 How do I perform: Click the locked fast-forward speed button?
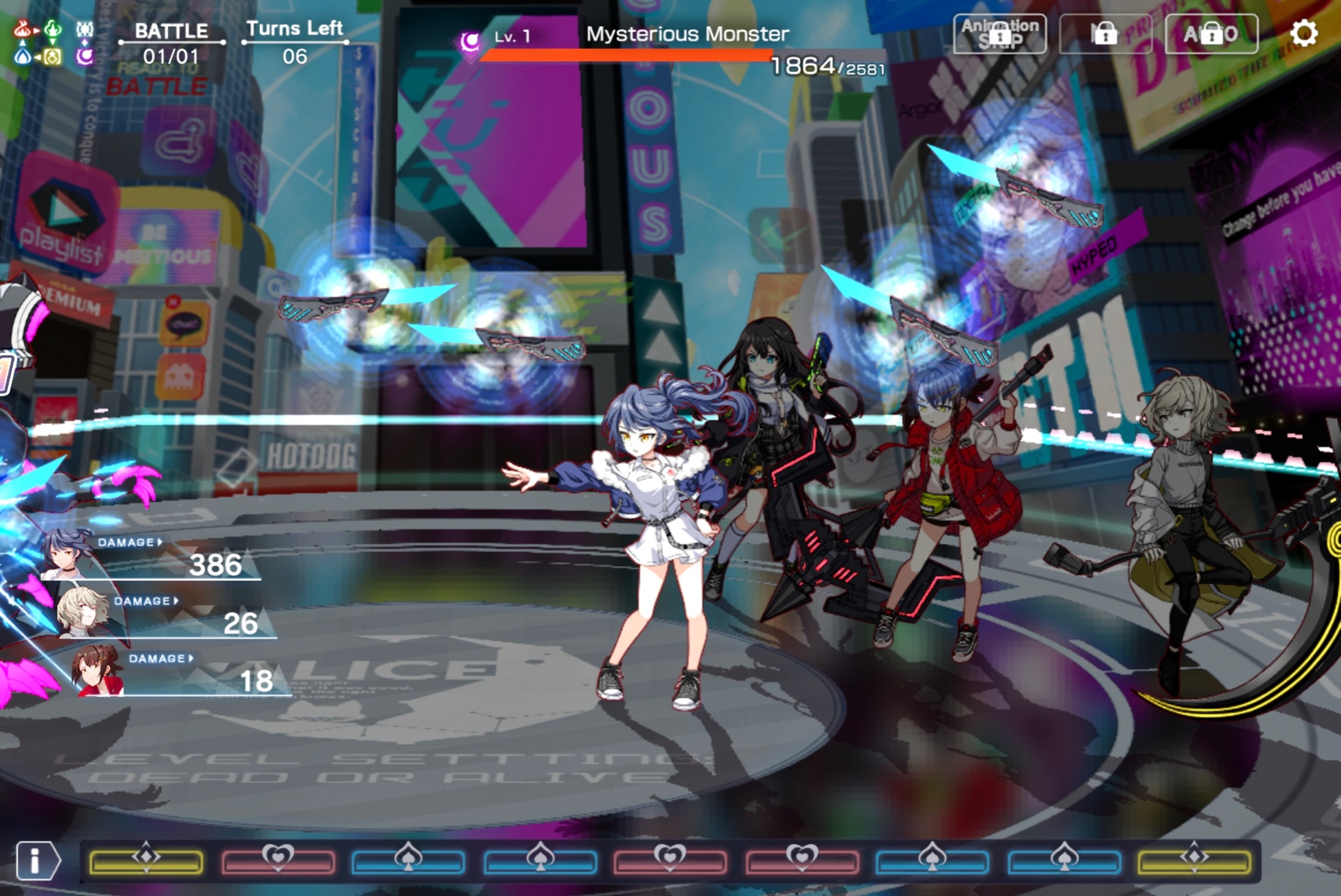pos(1105,33)
